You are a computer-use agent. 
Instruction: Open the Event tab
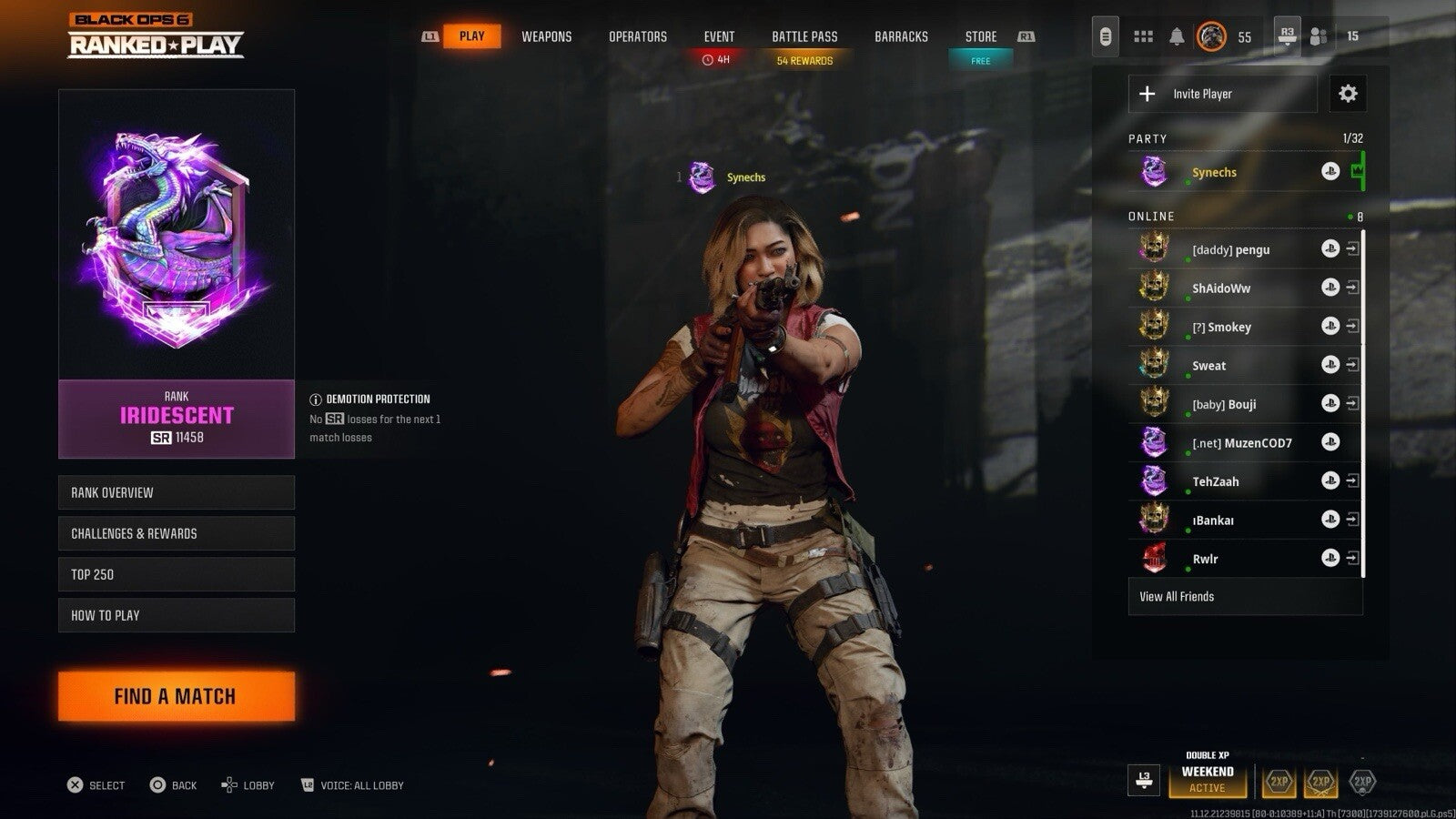pyautogui.click(x=719, y=36)
